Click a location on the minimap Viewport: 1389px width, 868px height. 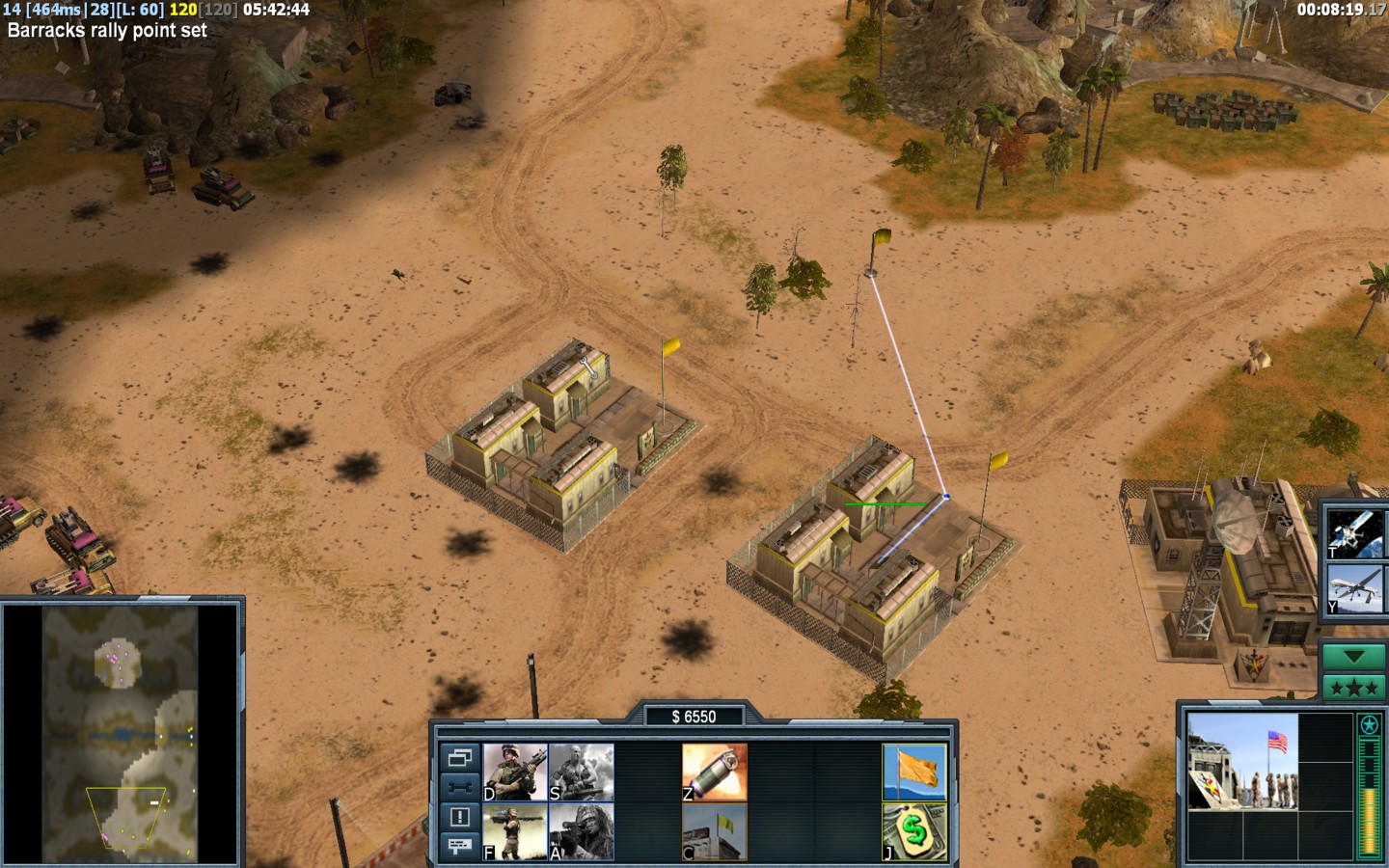point(121,733)
